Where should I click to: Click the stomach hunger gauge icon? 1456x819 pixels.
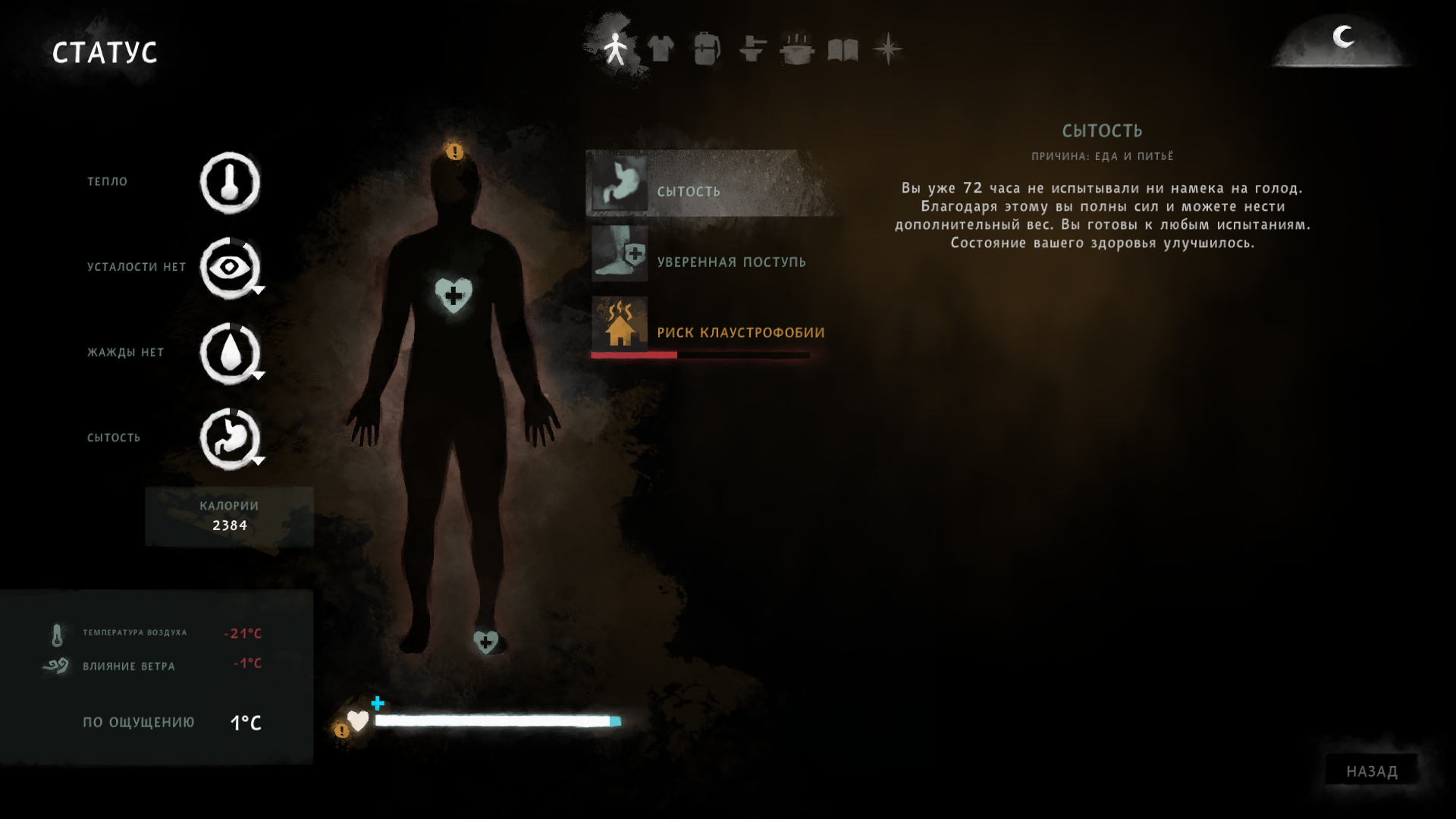pyautogui.click(x=230, y=438)
